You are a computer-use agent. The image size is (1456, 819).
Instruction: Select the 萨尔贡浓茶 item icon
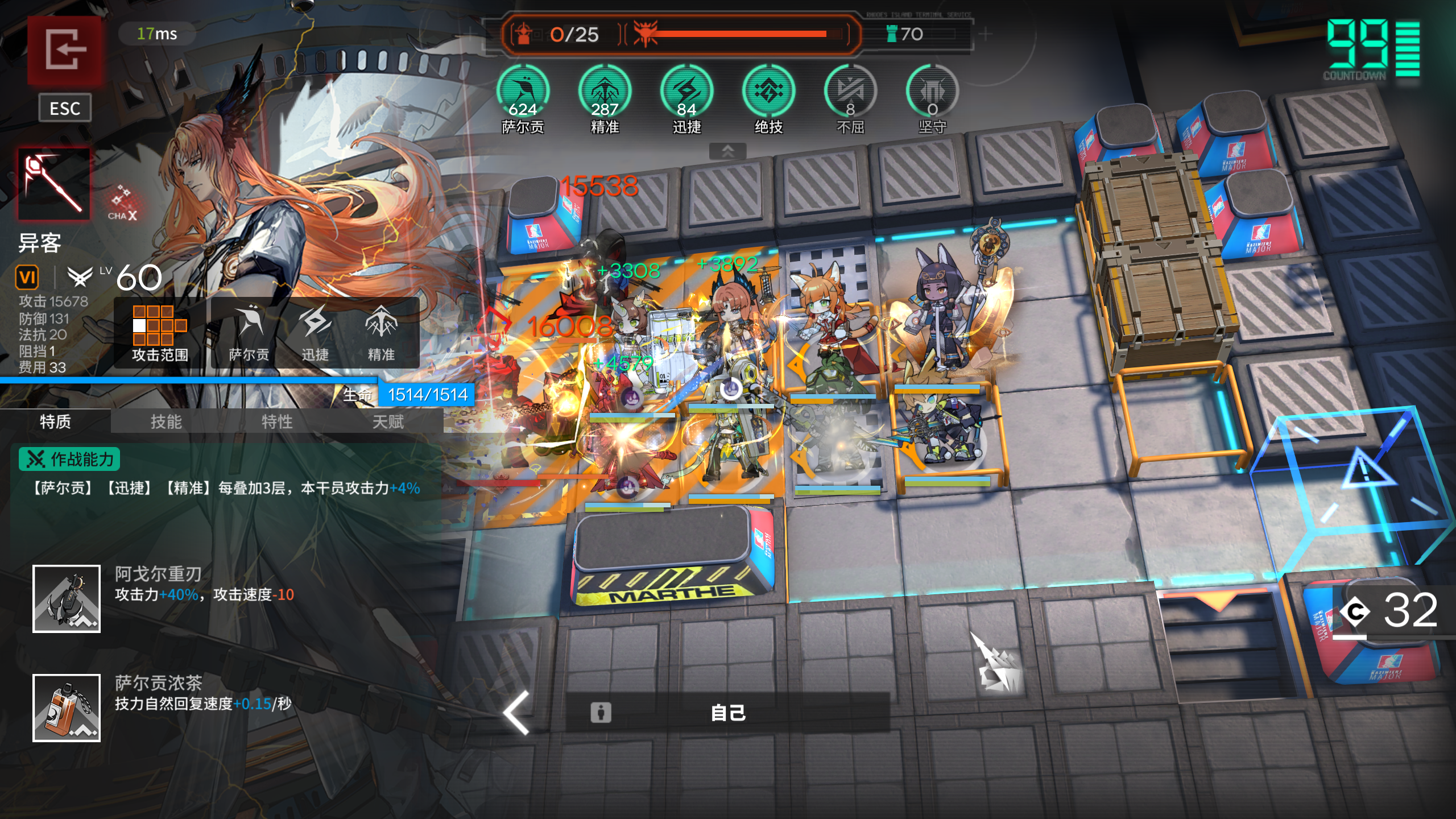coord(67,708)
